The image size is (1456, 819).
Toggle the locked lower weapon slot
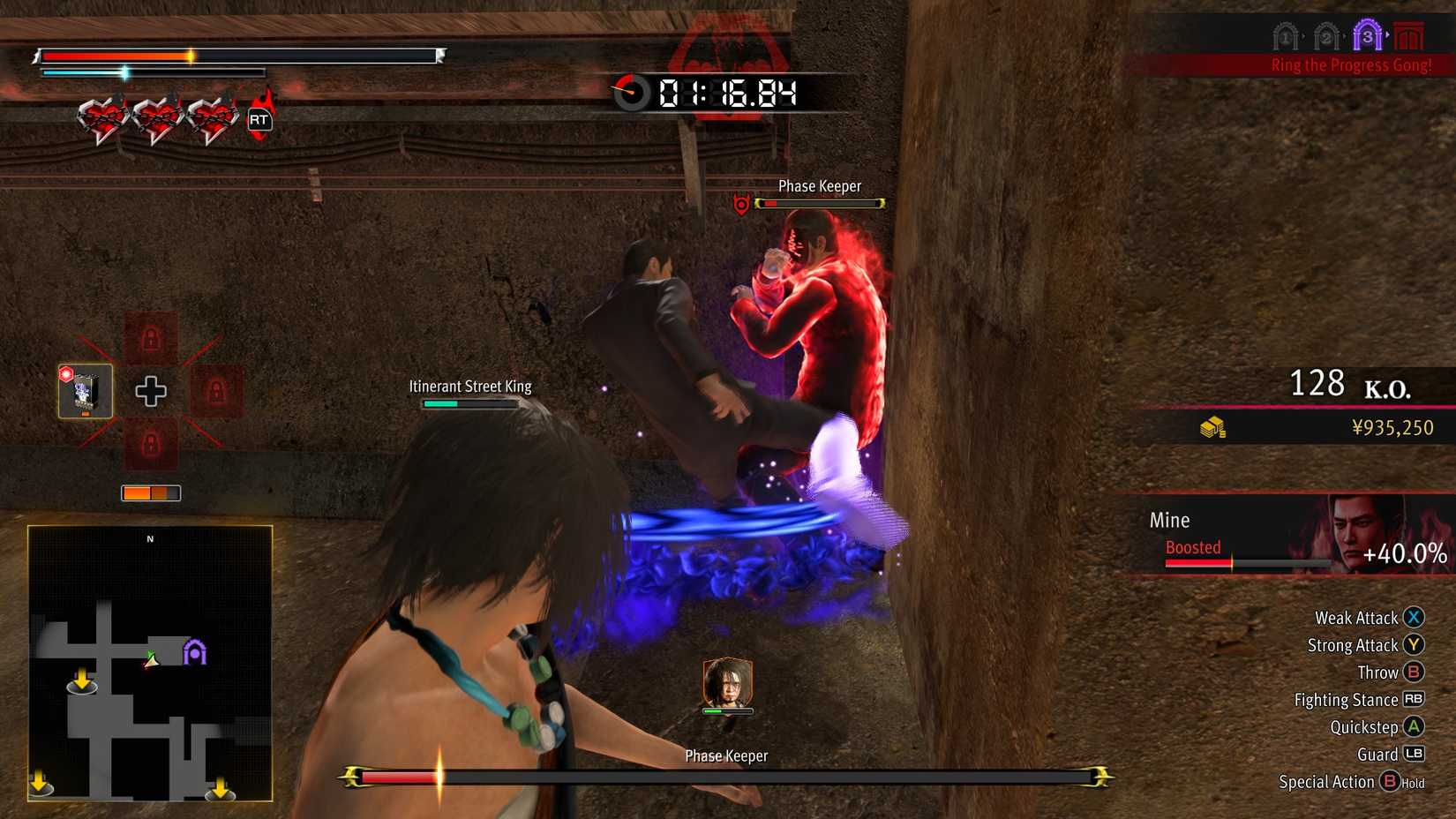pos(151,442)
